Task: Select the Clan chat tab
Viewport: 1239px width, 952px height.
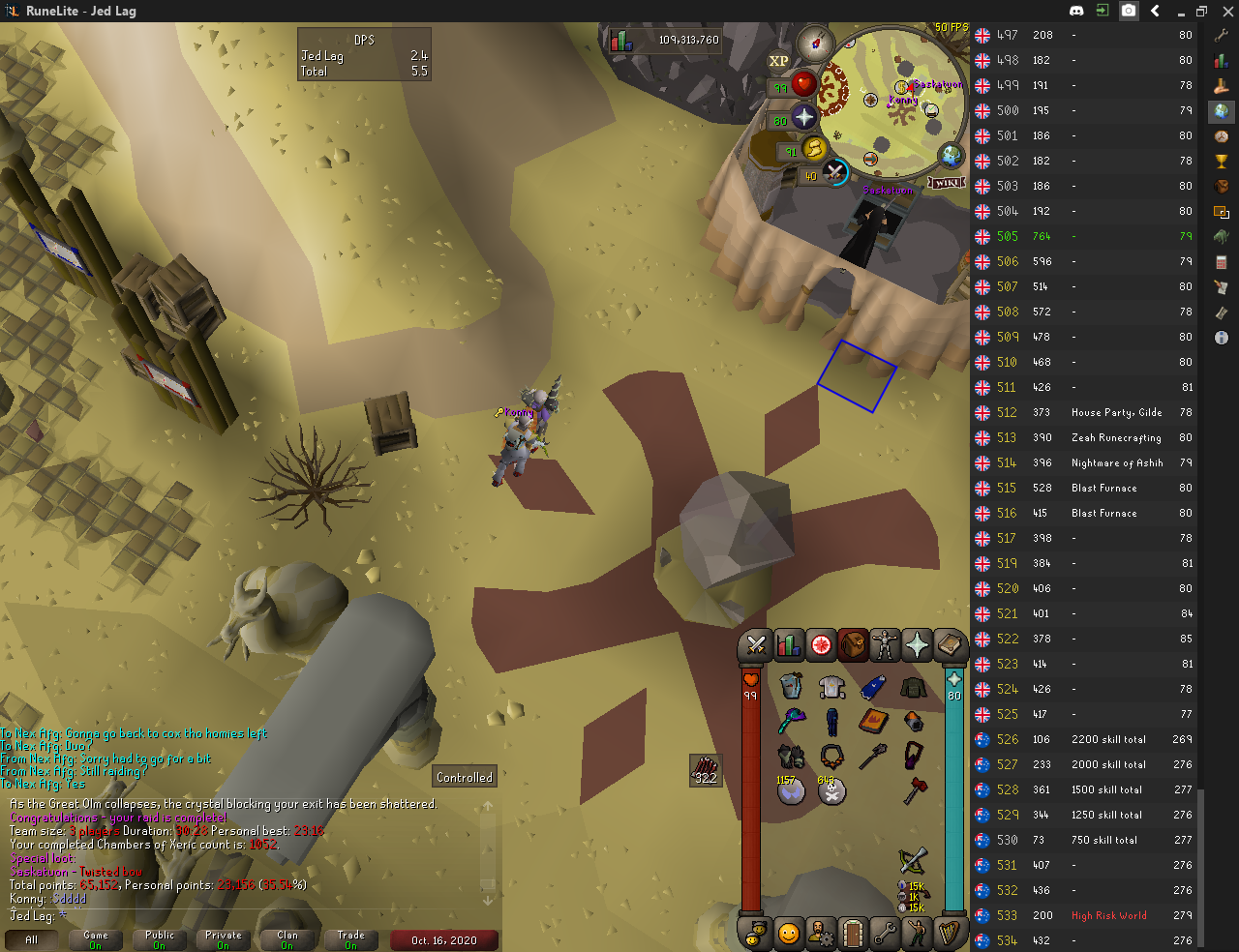Action: [x=287, y=939]
